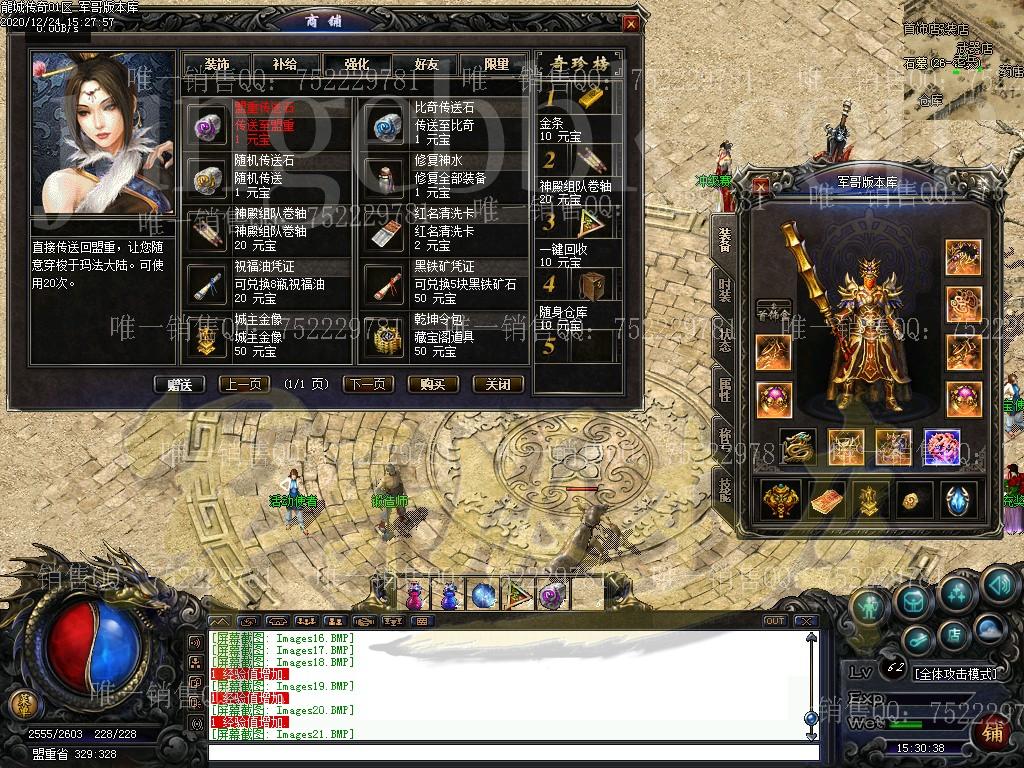Open the 时装 fashion tab

(x=724, y=289)
